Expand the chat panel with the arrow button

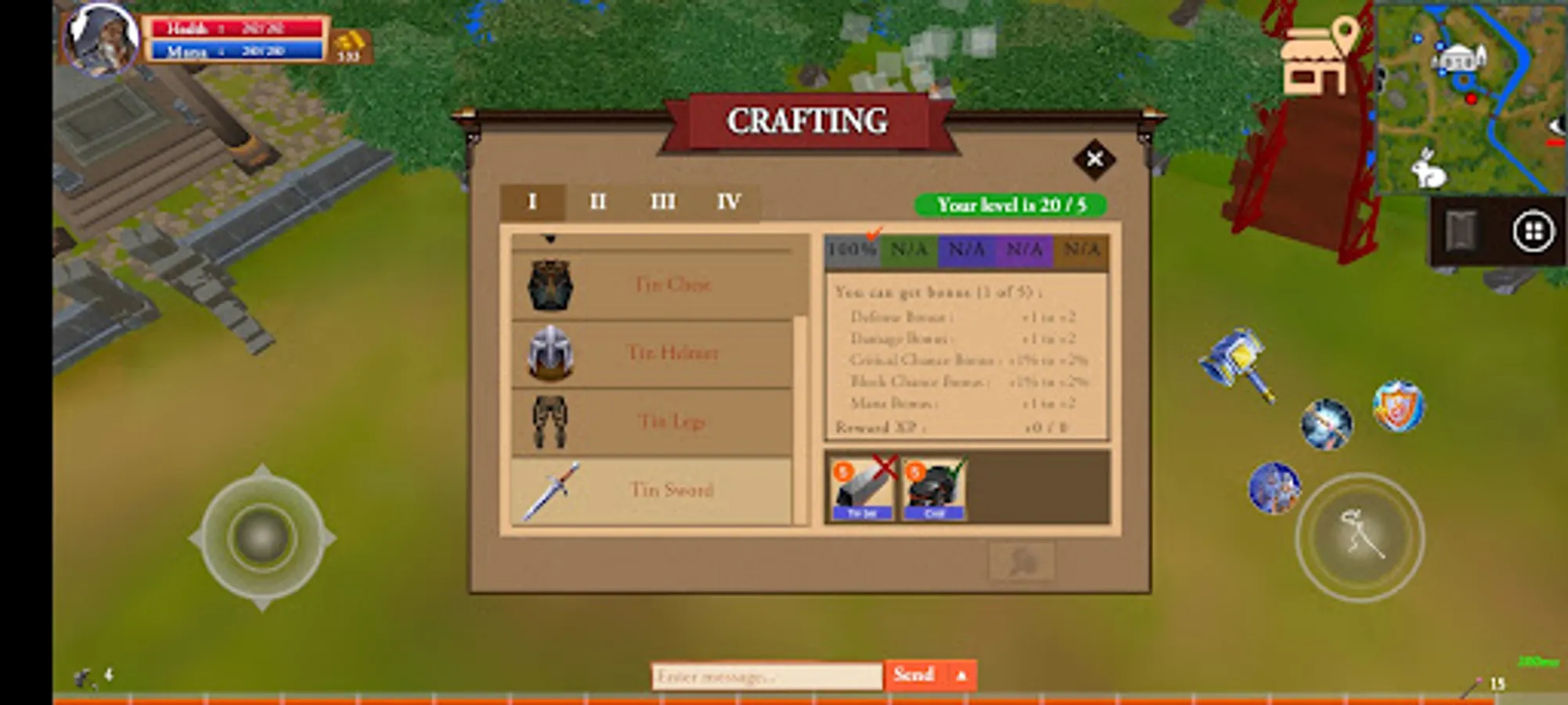pyautogui.click(x=963, y=674)
